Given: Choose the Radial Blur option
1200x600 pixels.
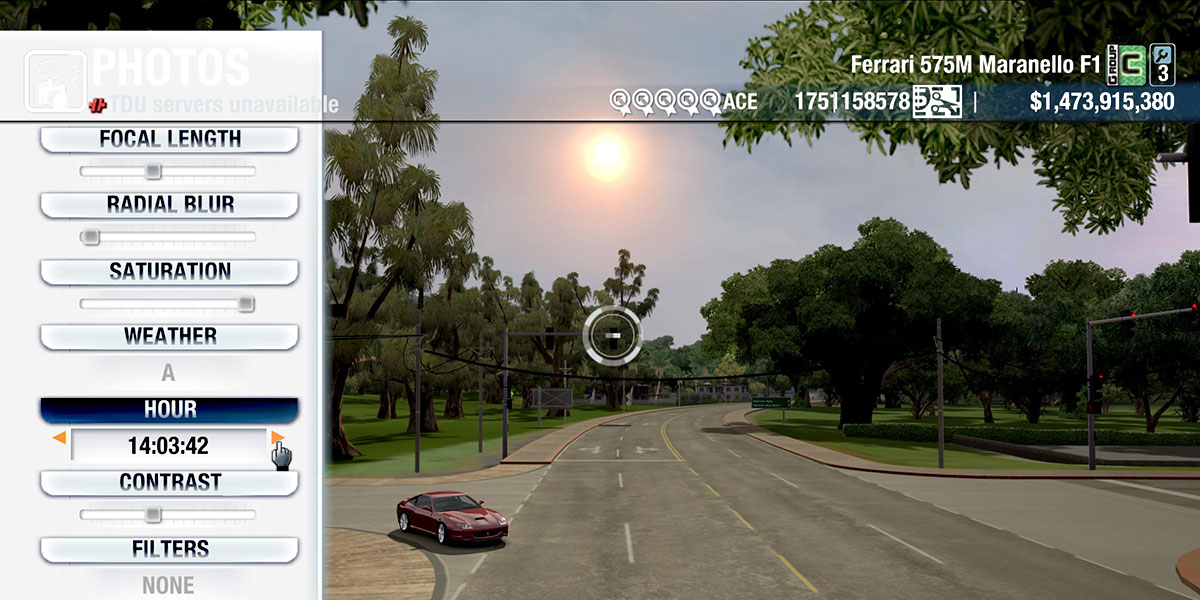Looking at the screenshot, I should coord(169,205).
